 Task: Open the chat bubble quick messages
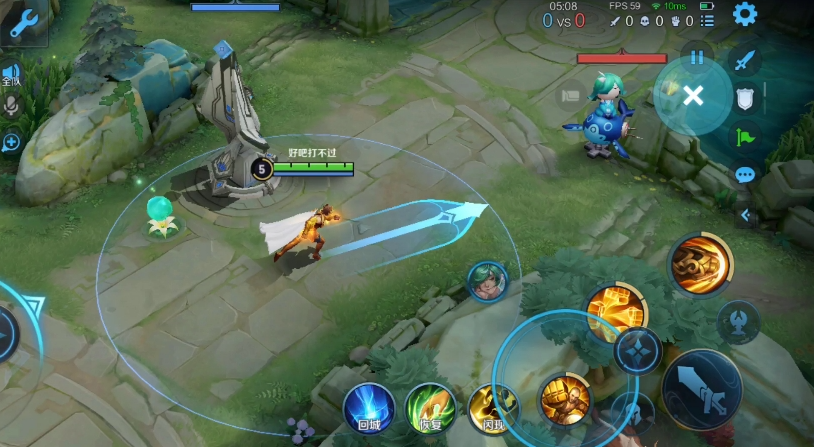click(x=744, y=175)
